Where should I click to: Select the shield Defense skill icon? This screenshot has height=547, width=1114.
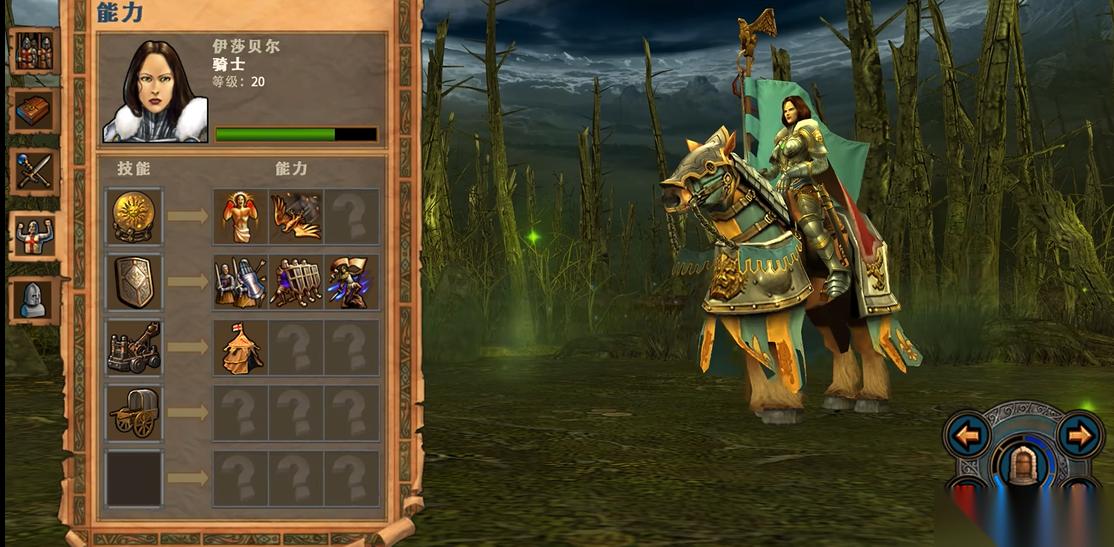[135, 282]
